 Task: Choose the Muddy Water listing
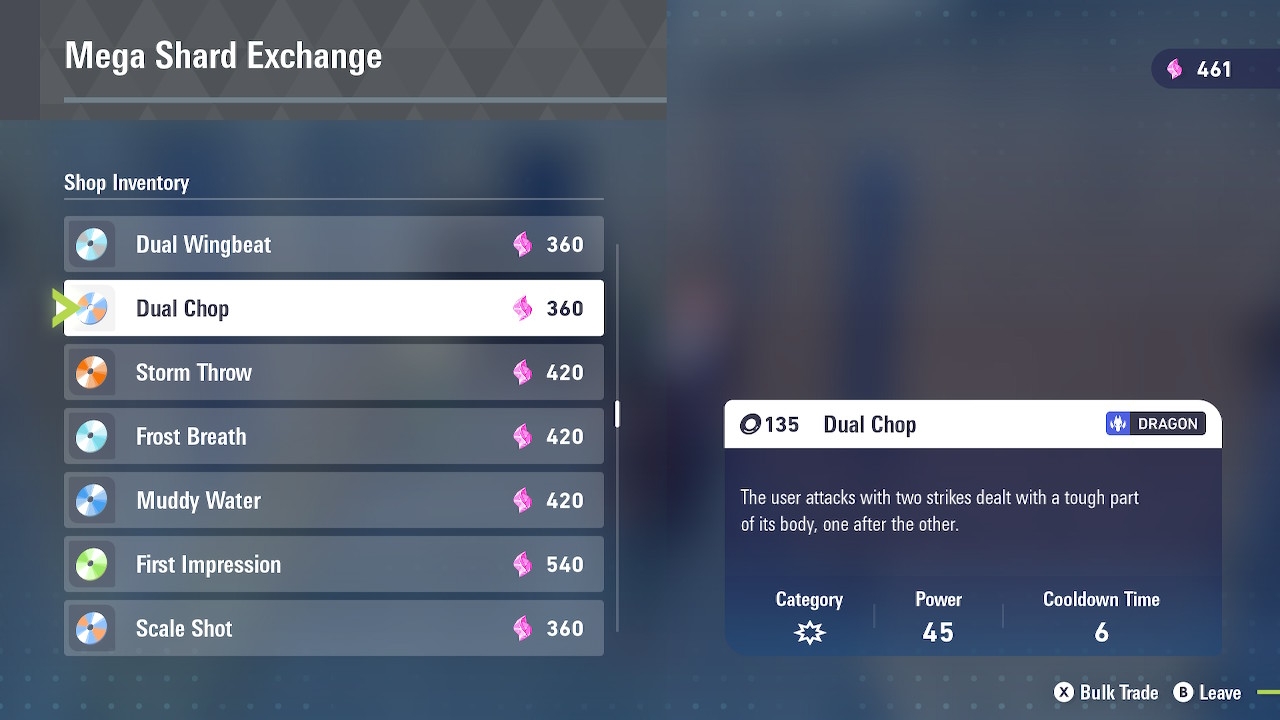tap(334, 500)
